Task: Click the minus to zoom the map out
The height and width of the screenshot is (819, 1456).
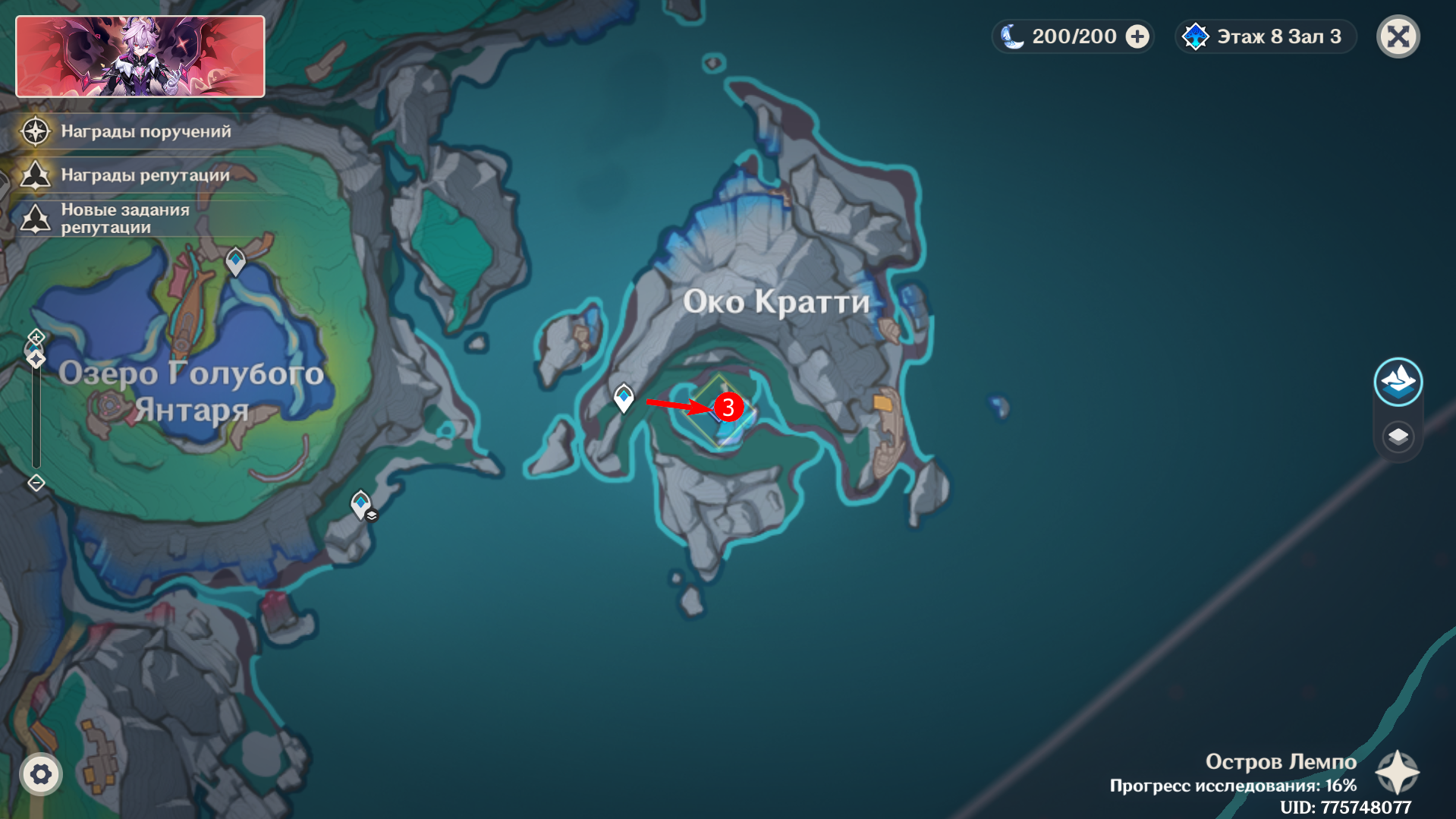Action: (35, 480)
